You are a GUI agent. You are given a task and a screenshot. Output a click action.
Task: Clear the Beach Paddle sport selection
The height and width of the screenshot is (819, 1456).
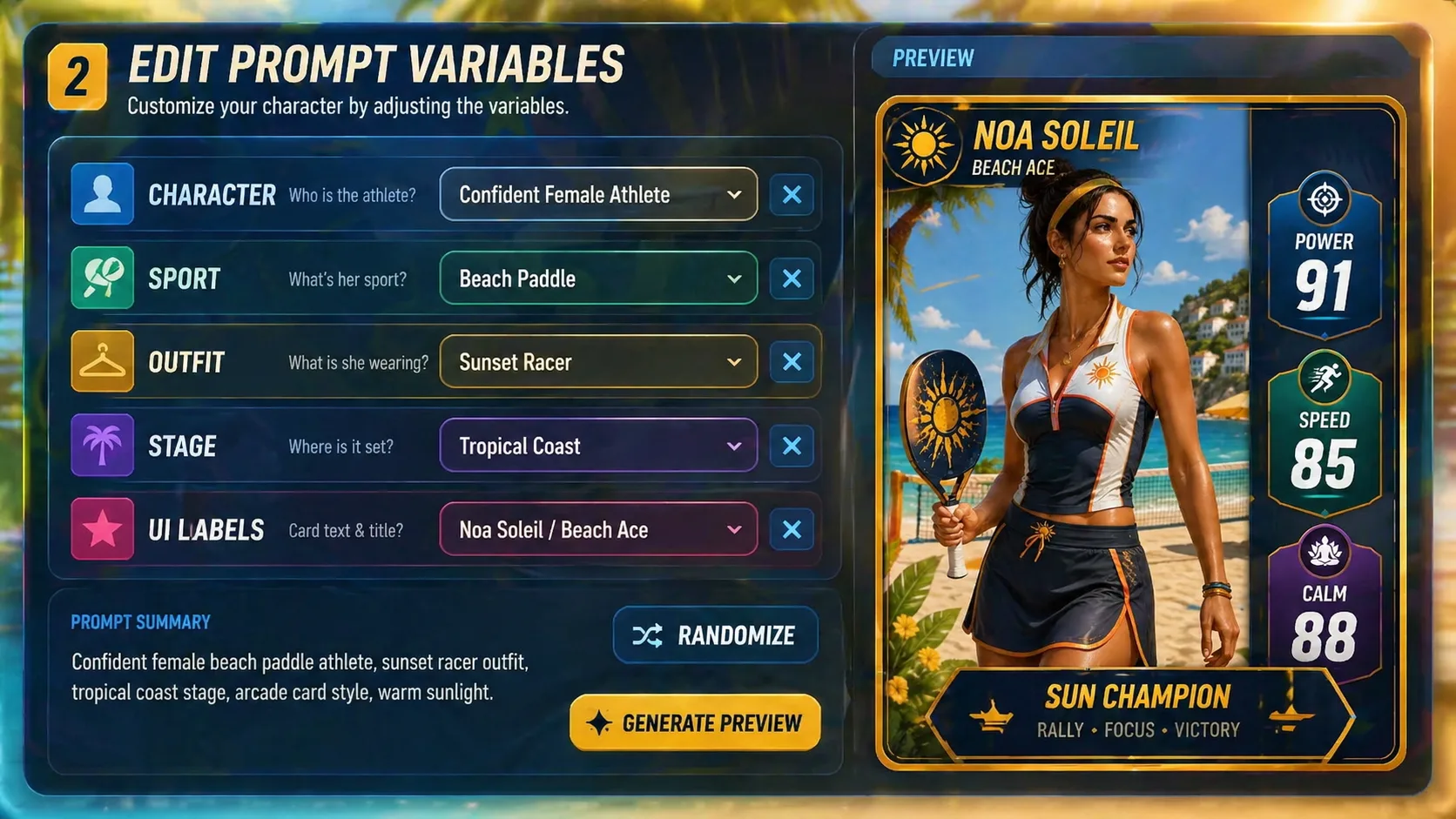click(x=792, y=279)
